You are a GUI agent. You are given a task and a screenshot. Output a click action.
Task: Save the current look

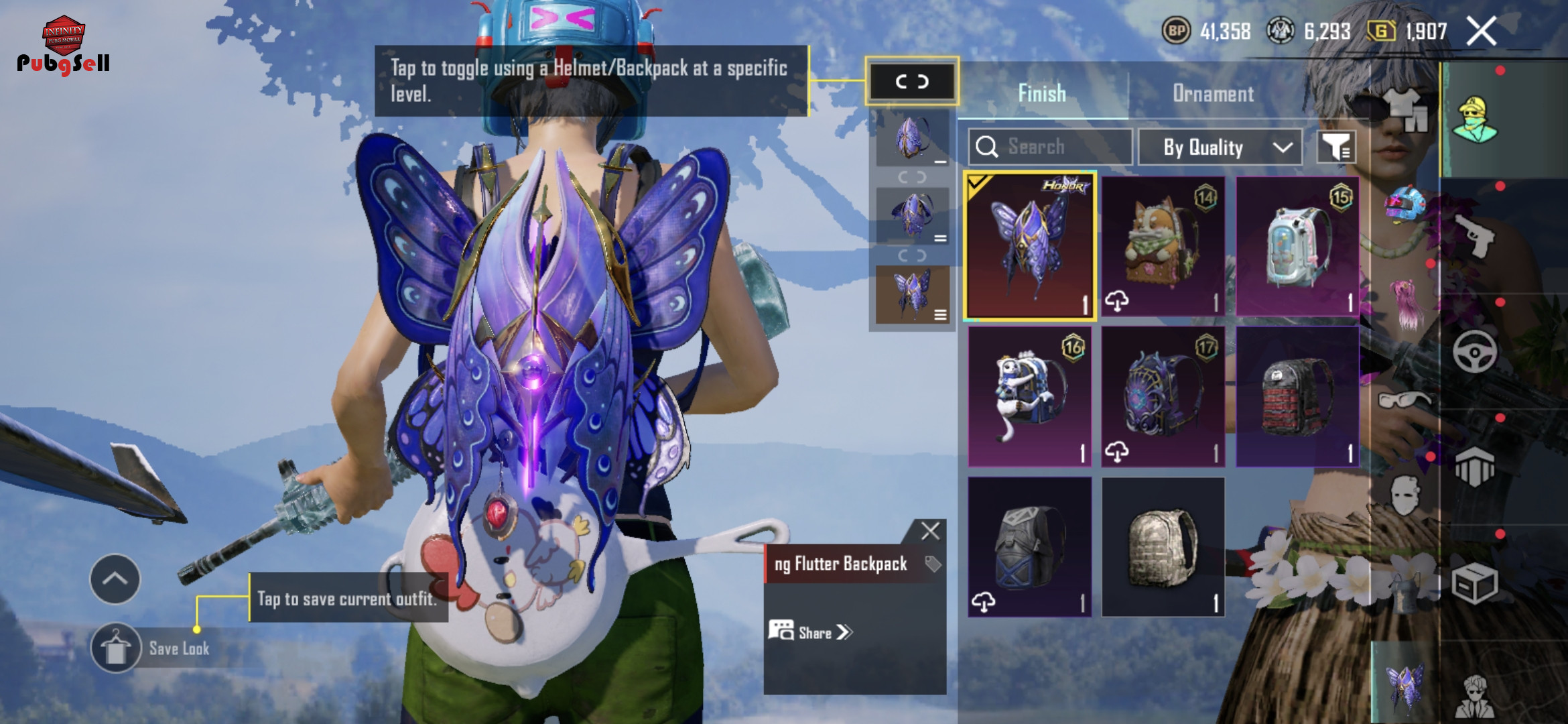pyautogui.click(x=116, y=648)
